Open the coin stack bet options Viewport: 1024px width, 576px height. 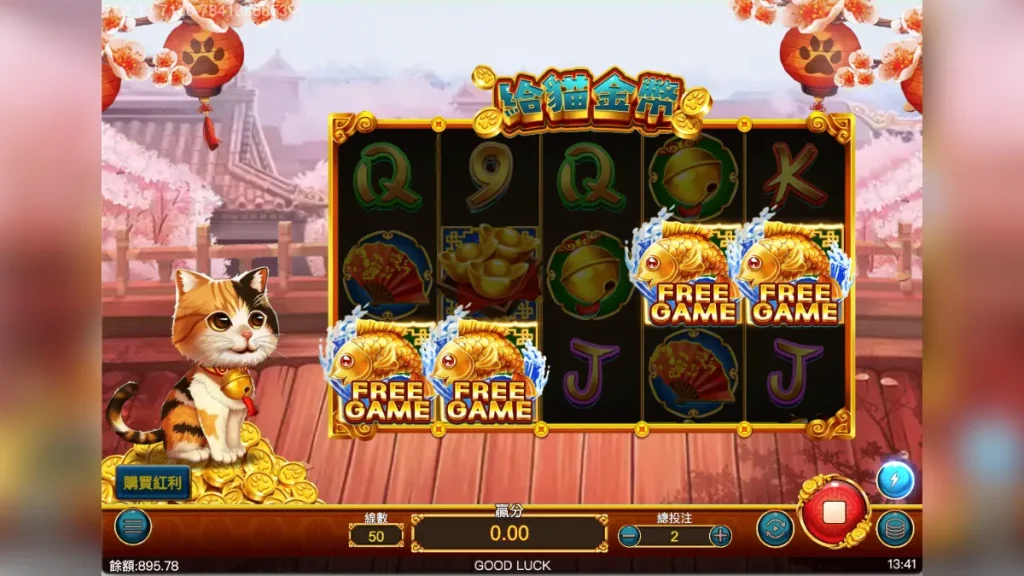tap(894, 528)
